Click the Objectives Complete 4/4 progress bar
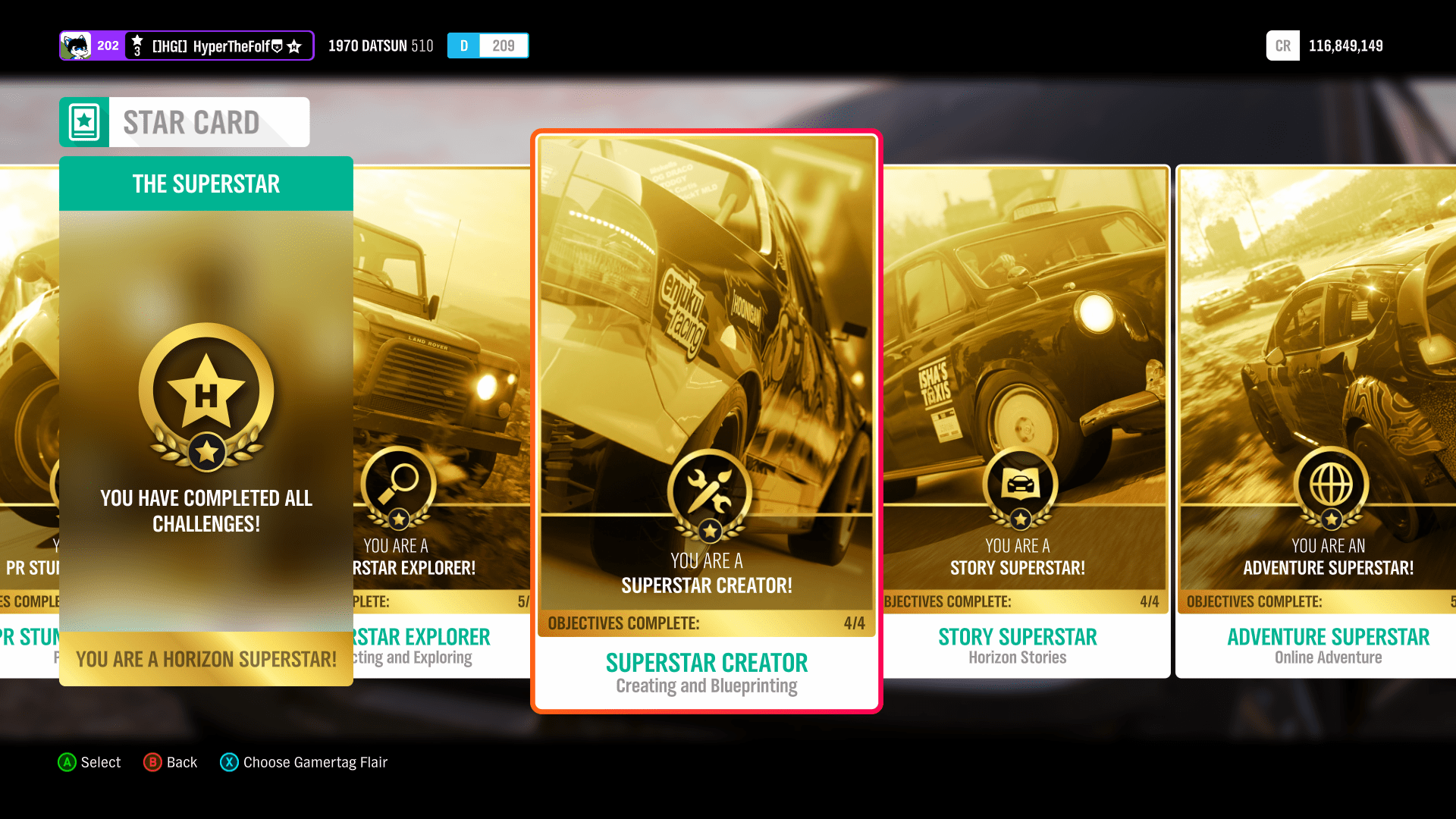1456x819 pixels. point(707,623)
